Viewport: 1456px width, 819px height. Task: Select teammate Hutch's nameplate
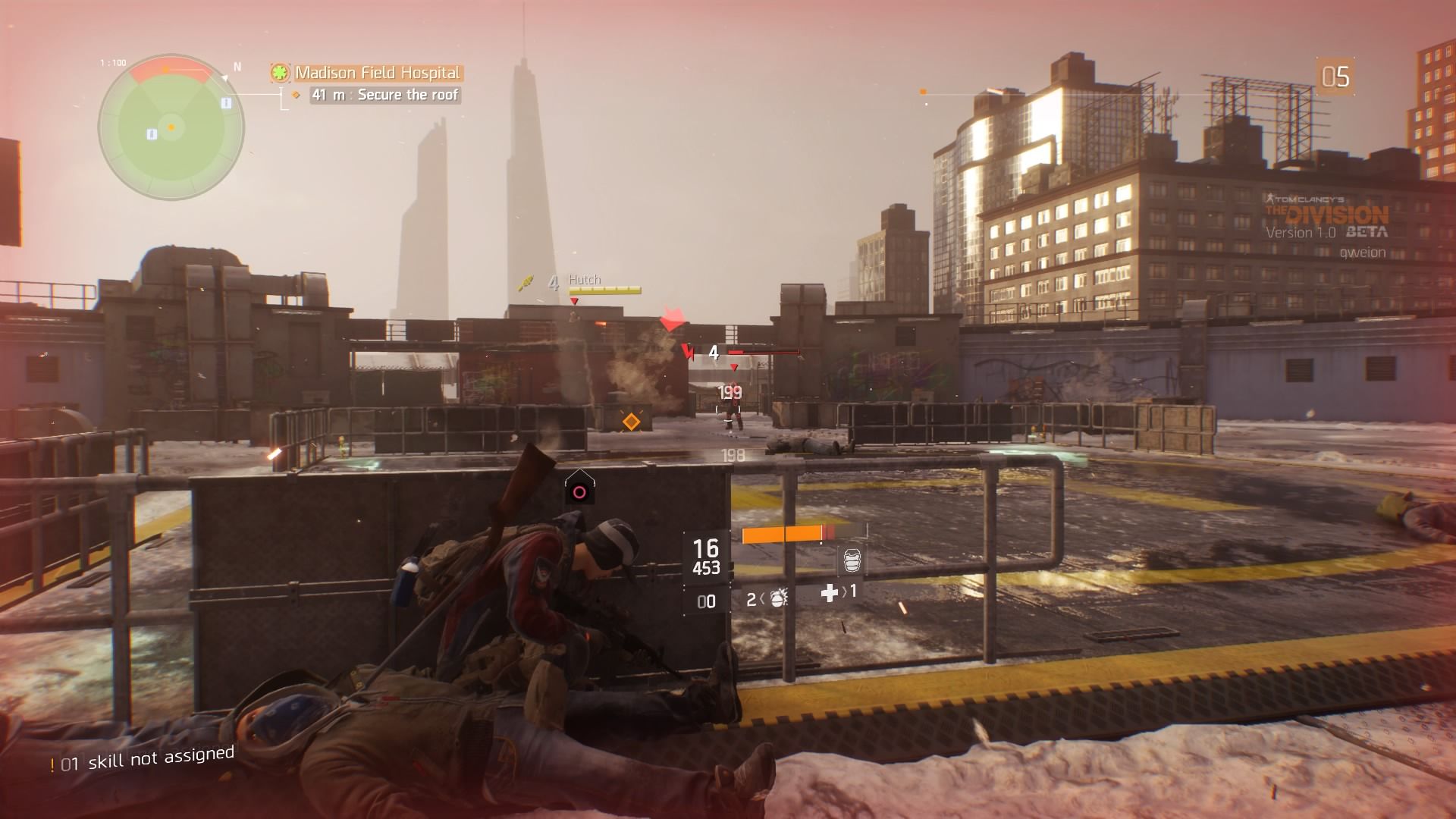[585, 280]
